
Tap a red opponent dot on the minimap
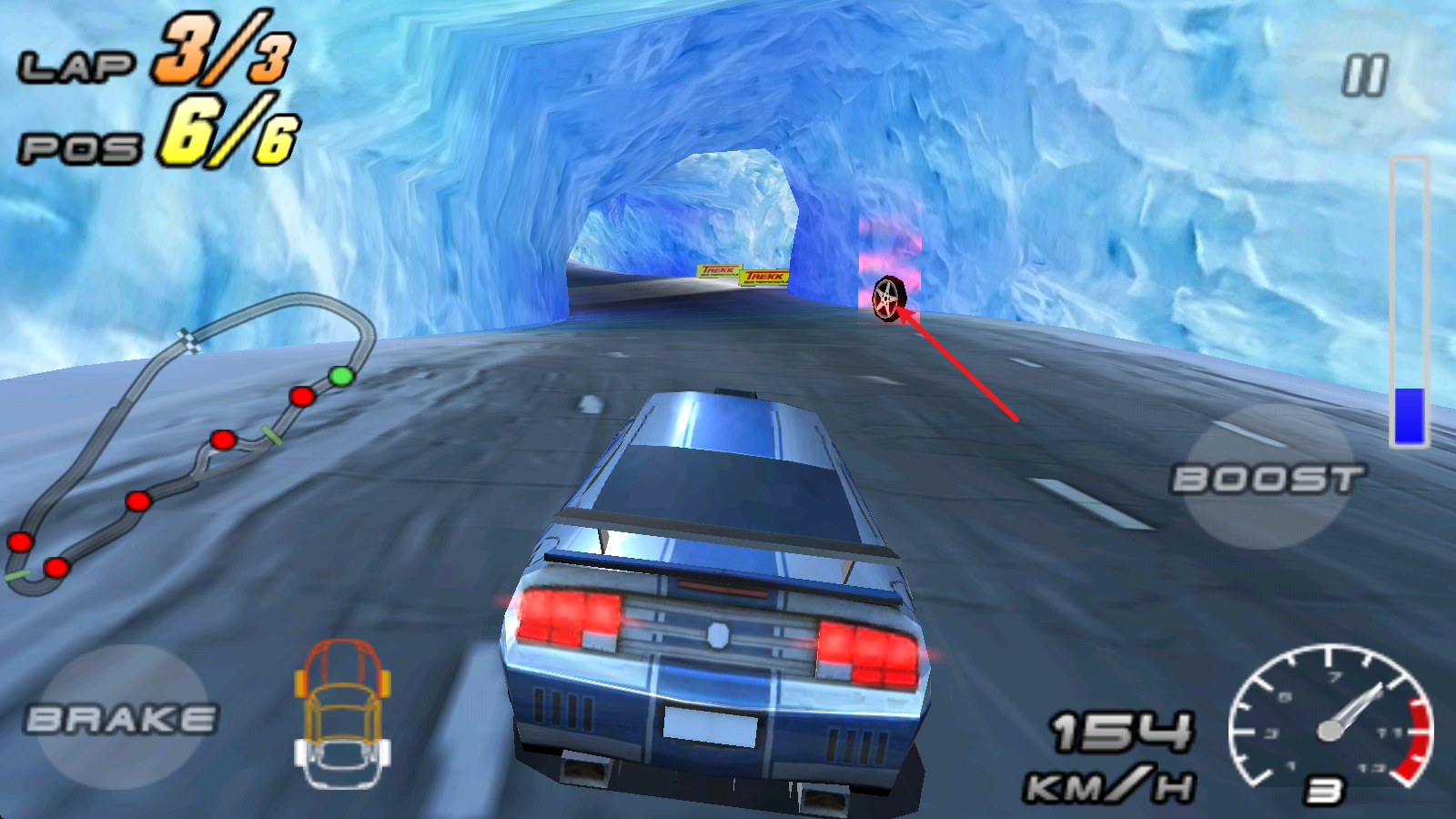(300, 397)
